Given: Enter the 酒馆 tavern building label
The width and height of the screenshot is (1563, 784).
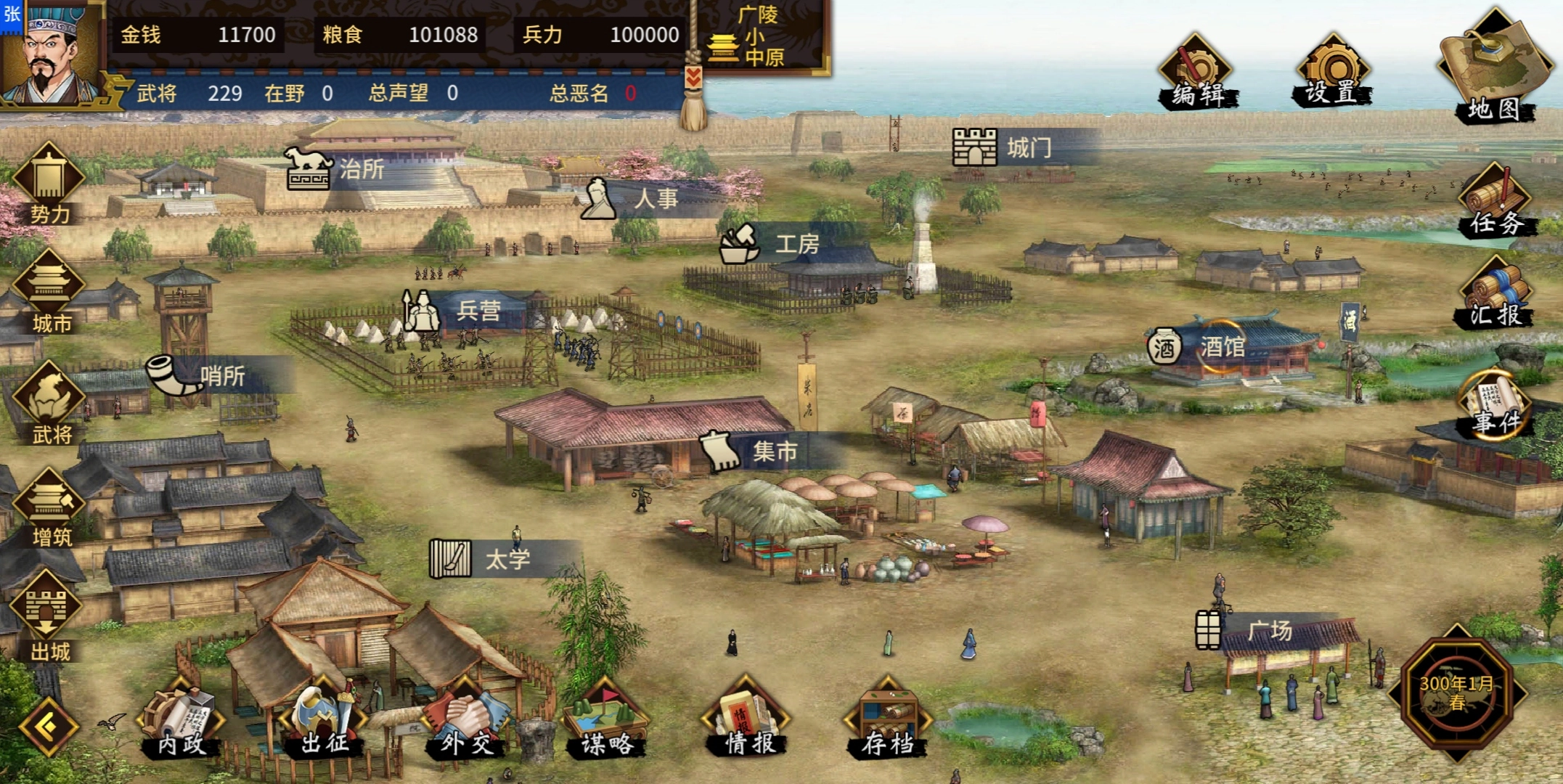Looking at the screenshot, I should tap(1221, 347).
